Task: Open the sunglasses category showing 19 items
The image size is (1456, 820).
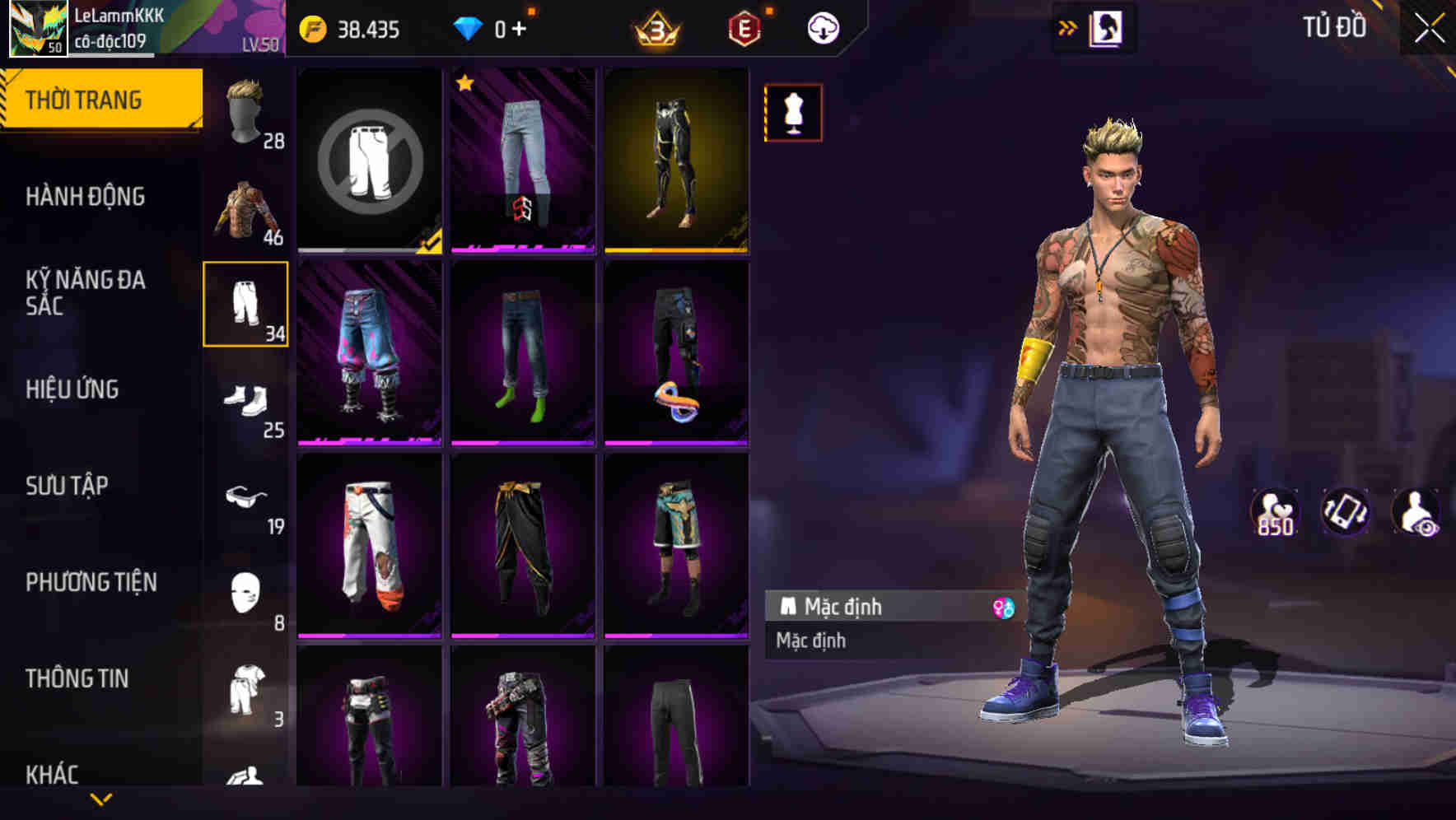Action: 245,496
